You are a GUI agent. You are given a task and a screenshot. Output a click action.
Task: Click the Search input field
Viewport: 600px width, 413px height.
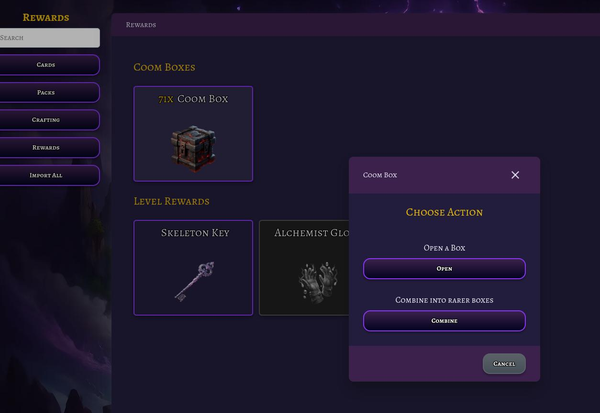49,38
